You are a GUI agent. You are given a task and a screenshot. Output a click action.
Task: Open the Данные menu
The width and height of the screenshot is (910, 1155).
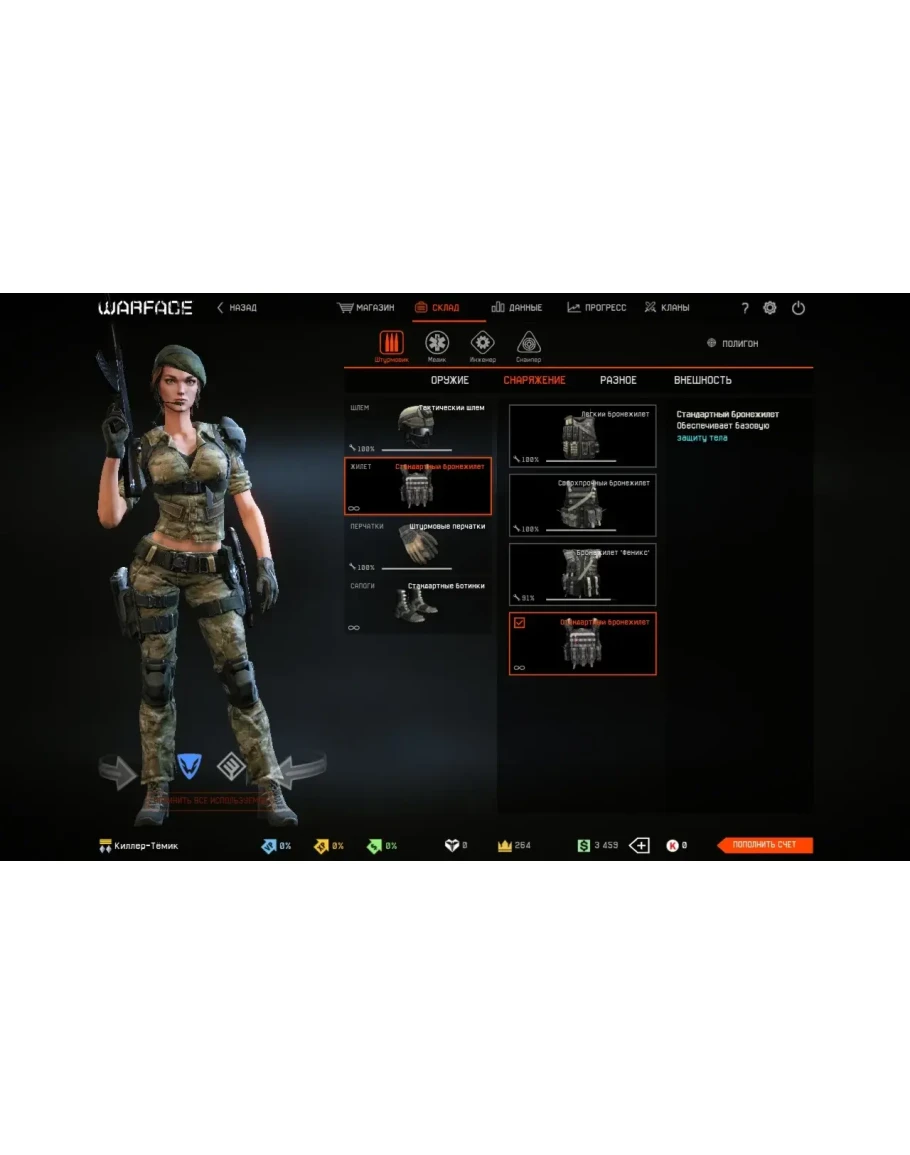517,308
